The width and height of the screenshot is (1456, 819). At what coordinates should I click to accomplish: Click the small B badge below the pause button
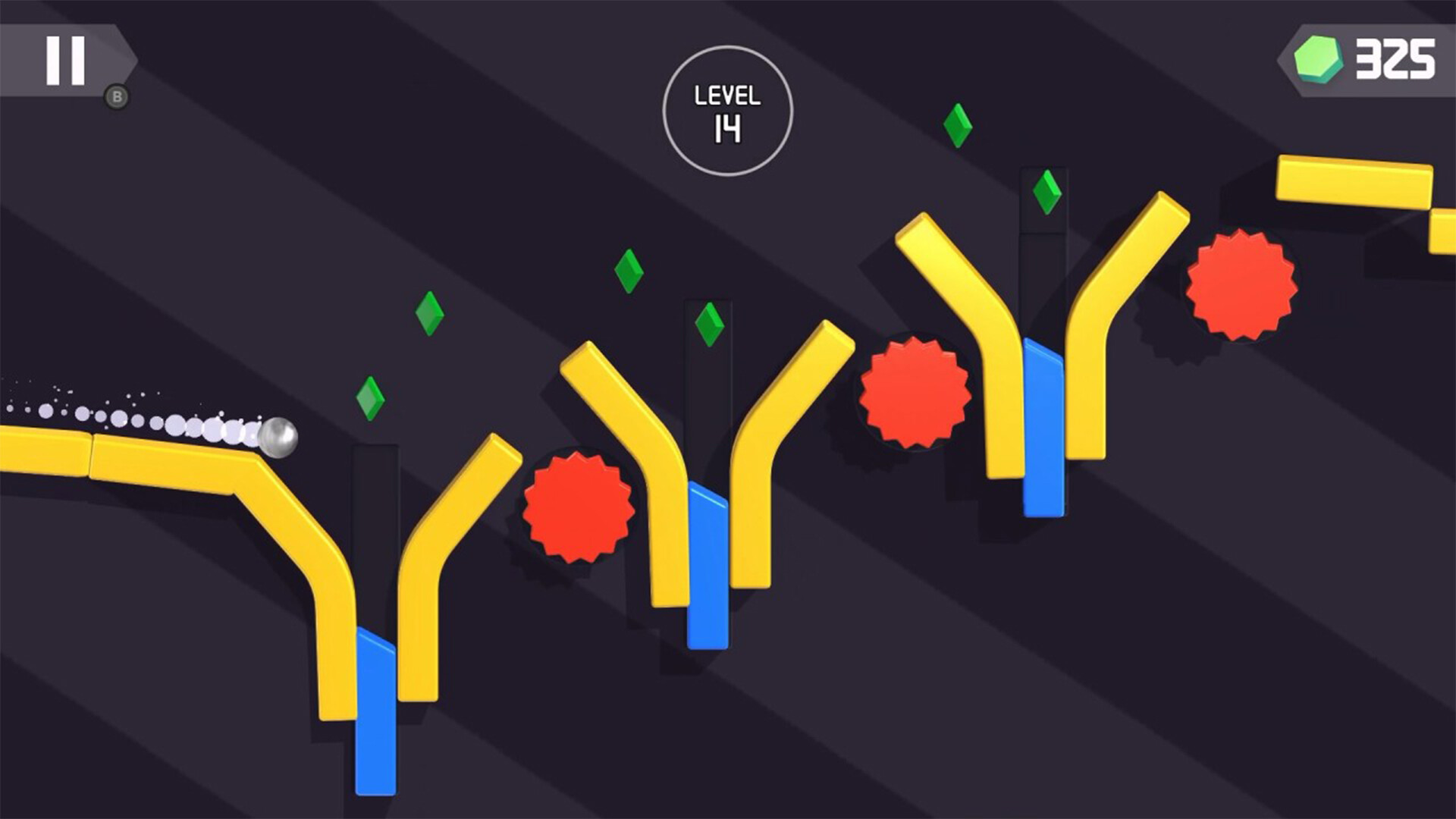pyautogui.click(x=118, y=96)
